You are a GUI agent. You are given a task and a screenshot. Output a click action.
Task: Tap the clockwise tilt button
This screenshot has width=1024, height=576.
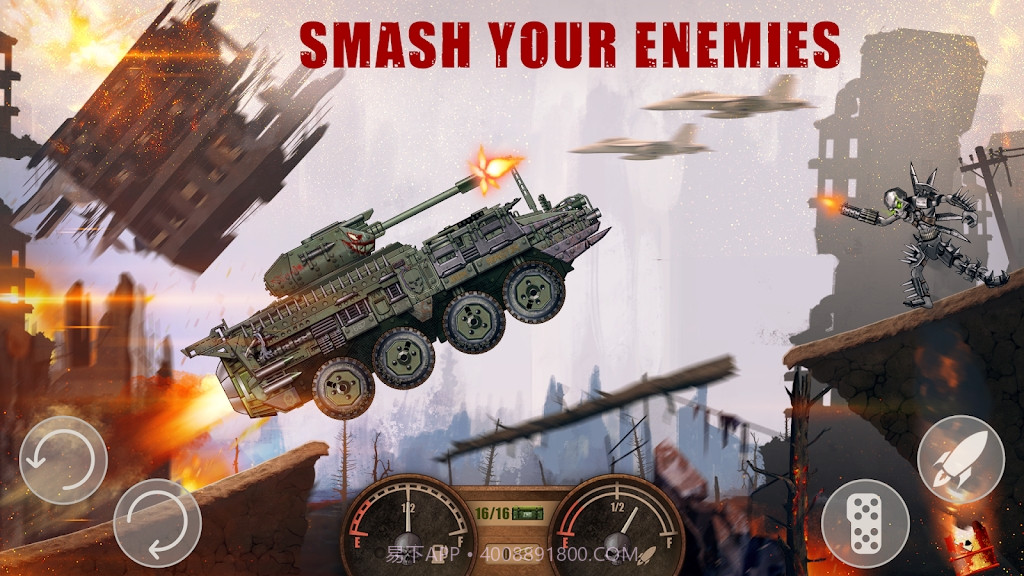click(157, 523)
